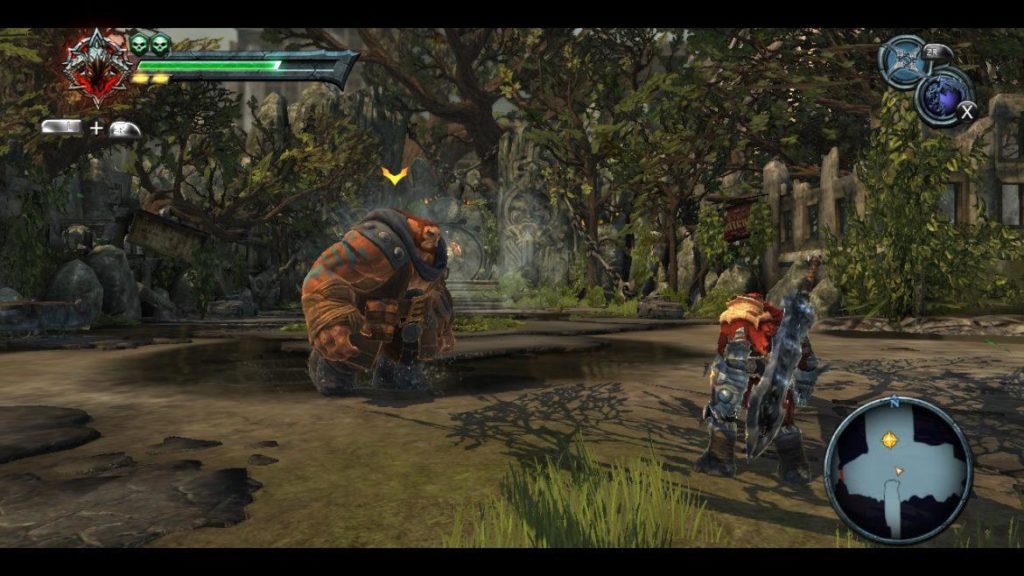The image size is (1024, 576).
Task: Select the first green skull lifestone
Action: coord(140,44)
